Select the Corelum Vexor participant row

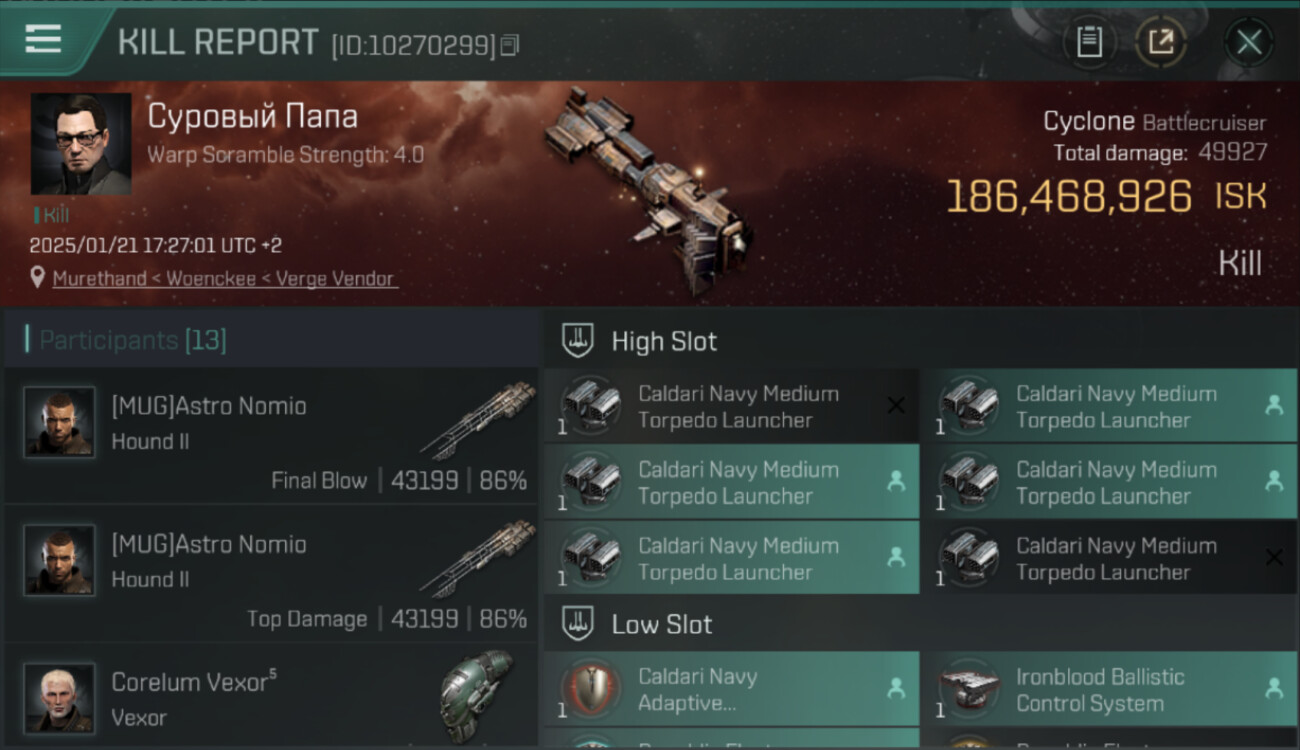(x=271, y=698)
